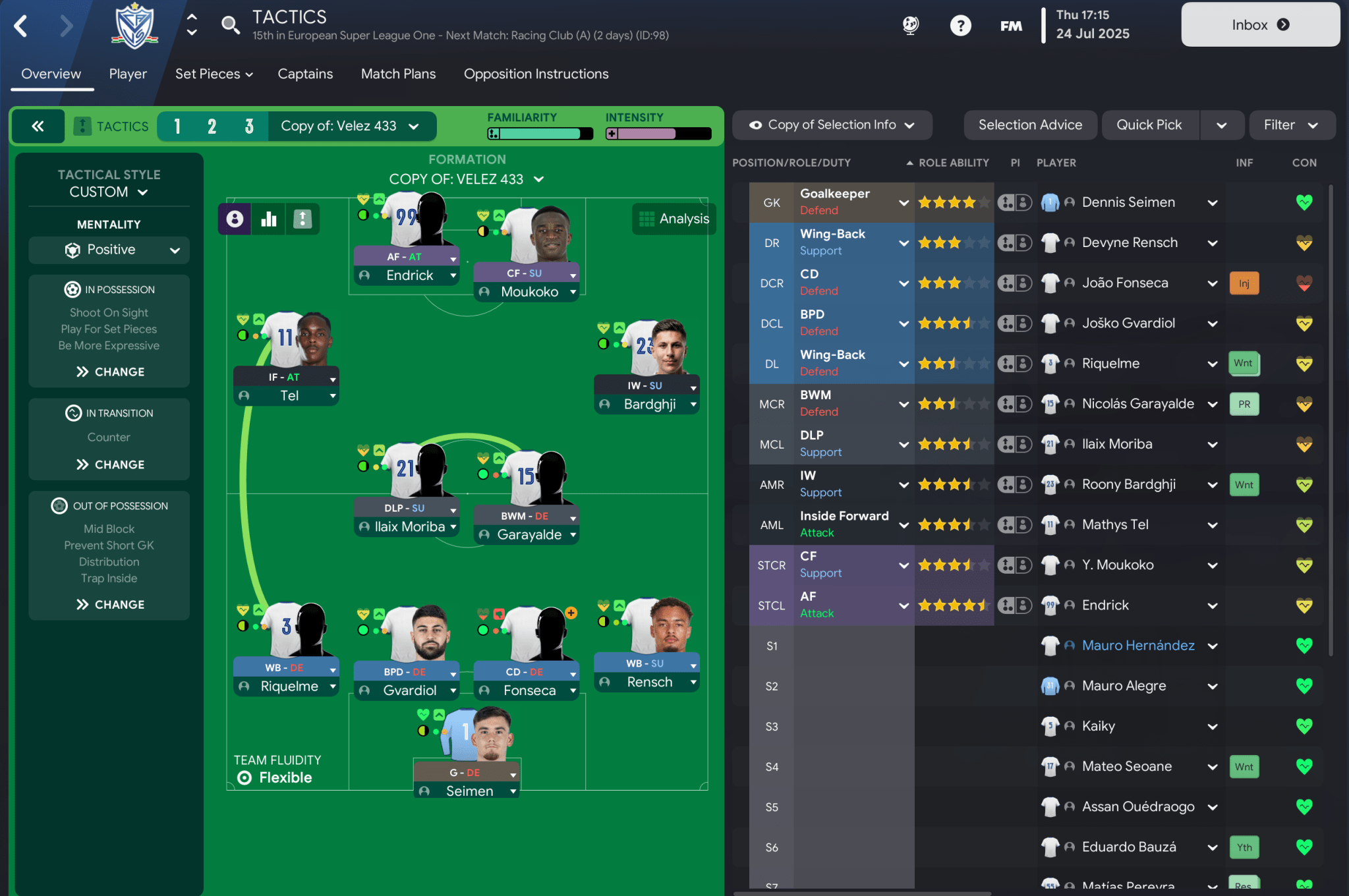Screen dimensions: 1349x896
Task: Open the Wing-Back role dropdown for Devyne Rensch
Action: click(x=903, y=242)
